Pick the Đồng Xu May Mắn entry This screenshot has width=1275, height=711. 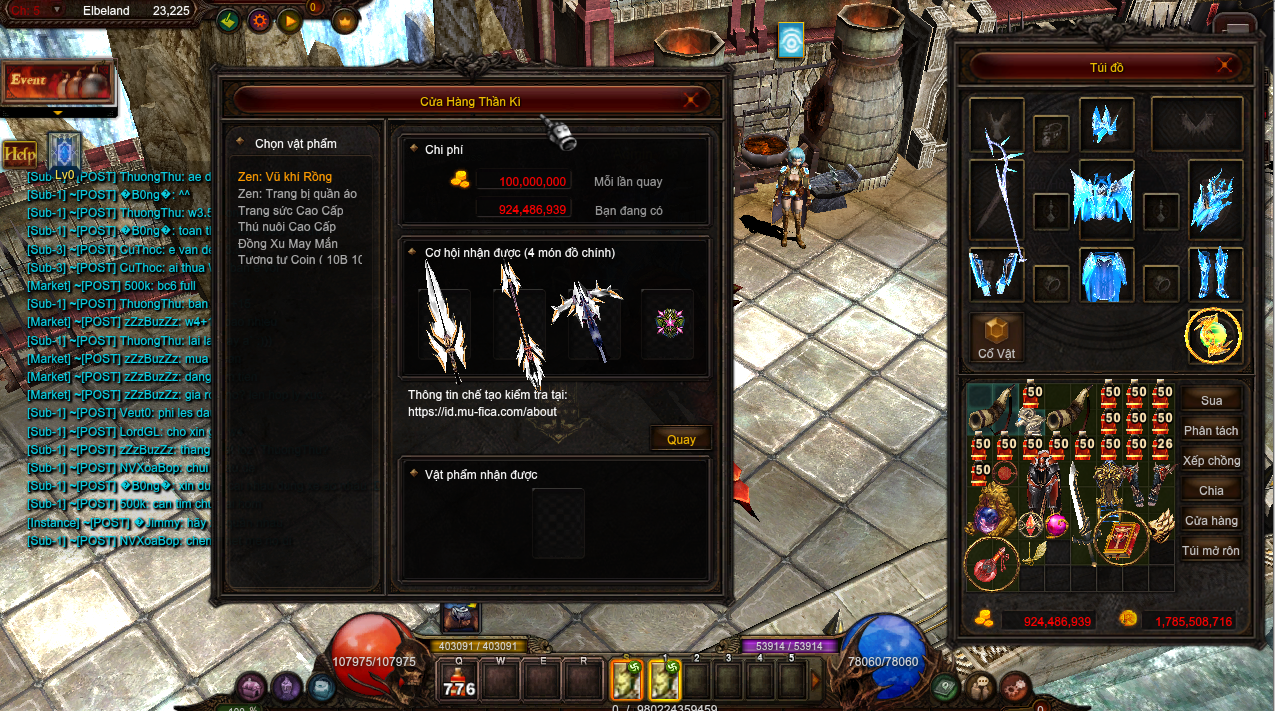point(288,244)
